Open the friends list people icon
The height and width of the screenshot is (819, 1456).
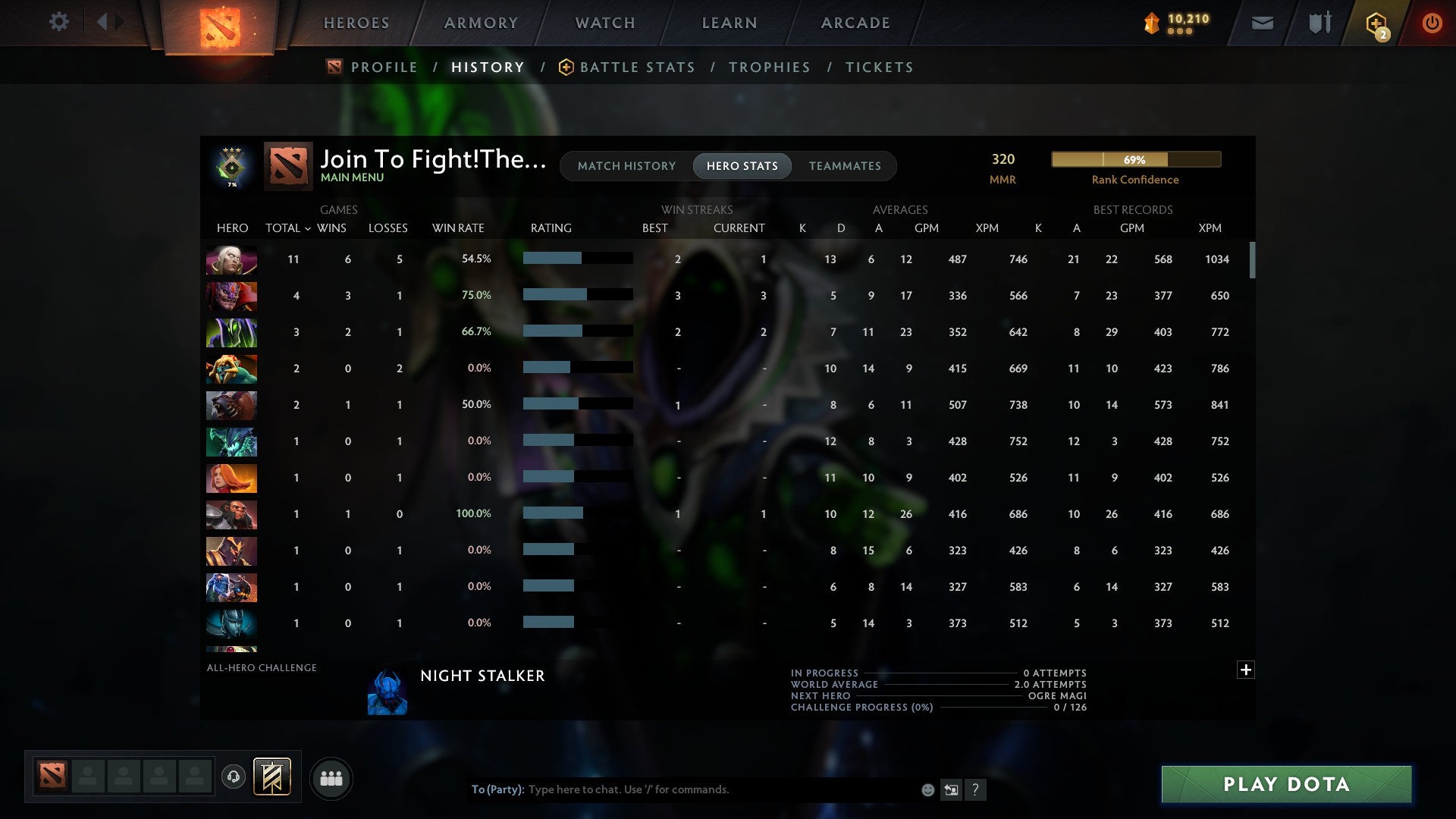[331, 779]
